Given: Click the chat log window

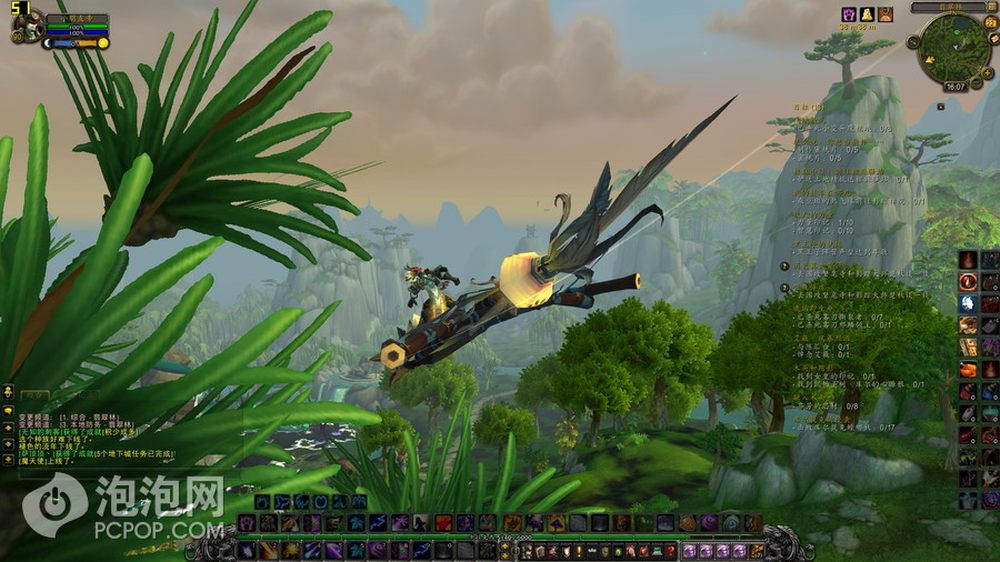Looking at the screenshot, I should (90, 430).
